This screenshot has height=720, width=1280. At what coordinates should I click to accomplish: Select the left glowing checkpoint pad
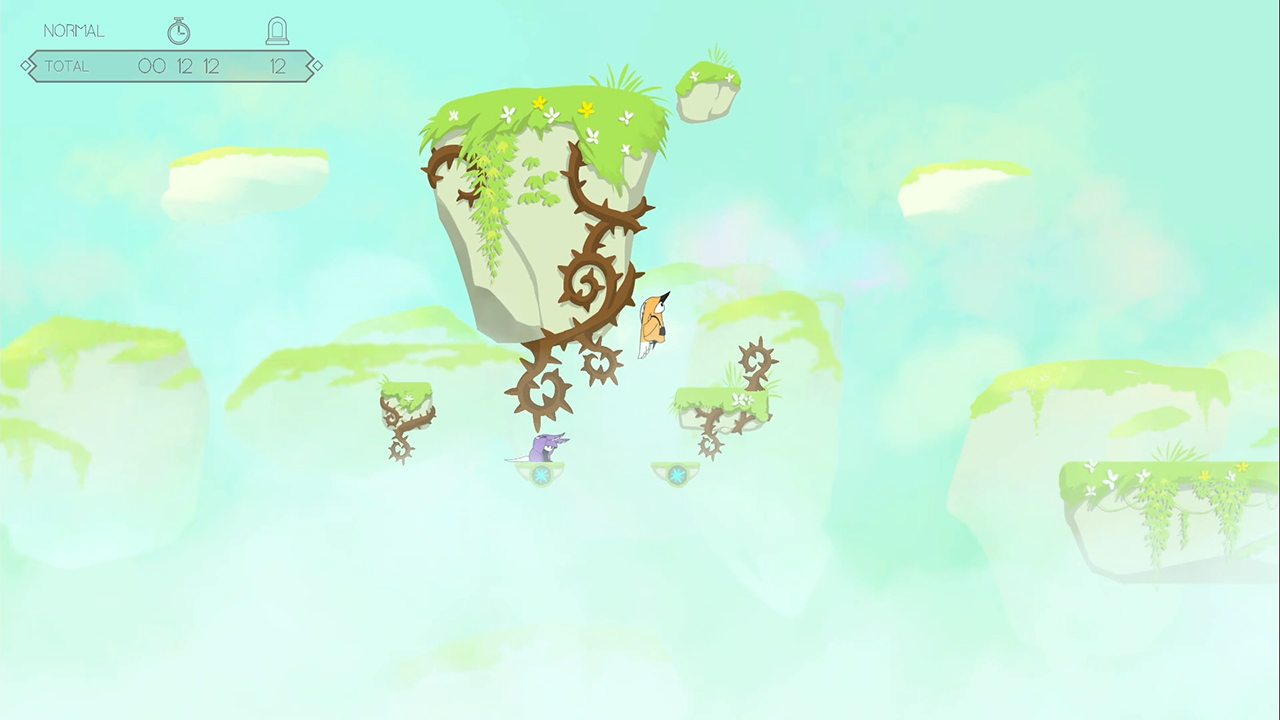click(543, 475)
